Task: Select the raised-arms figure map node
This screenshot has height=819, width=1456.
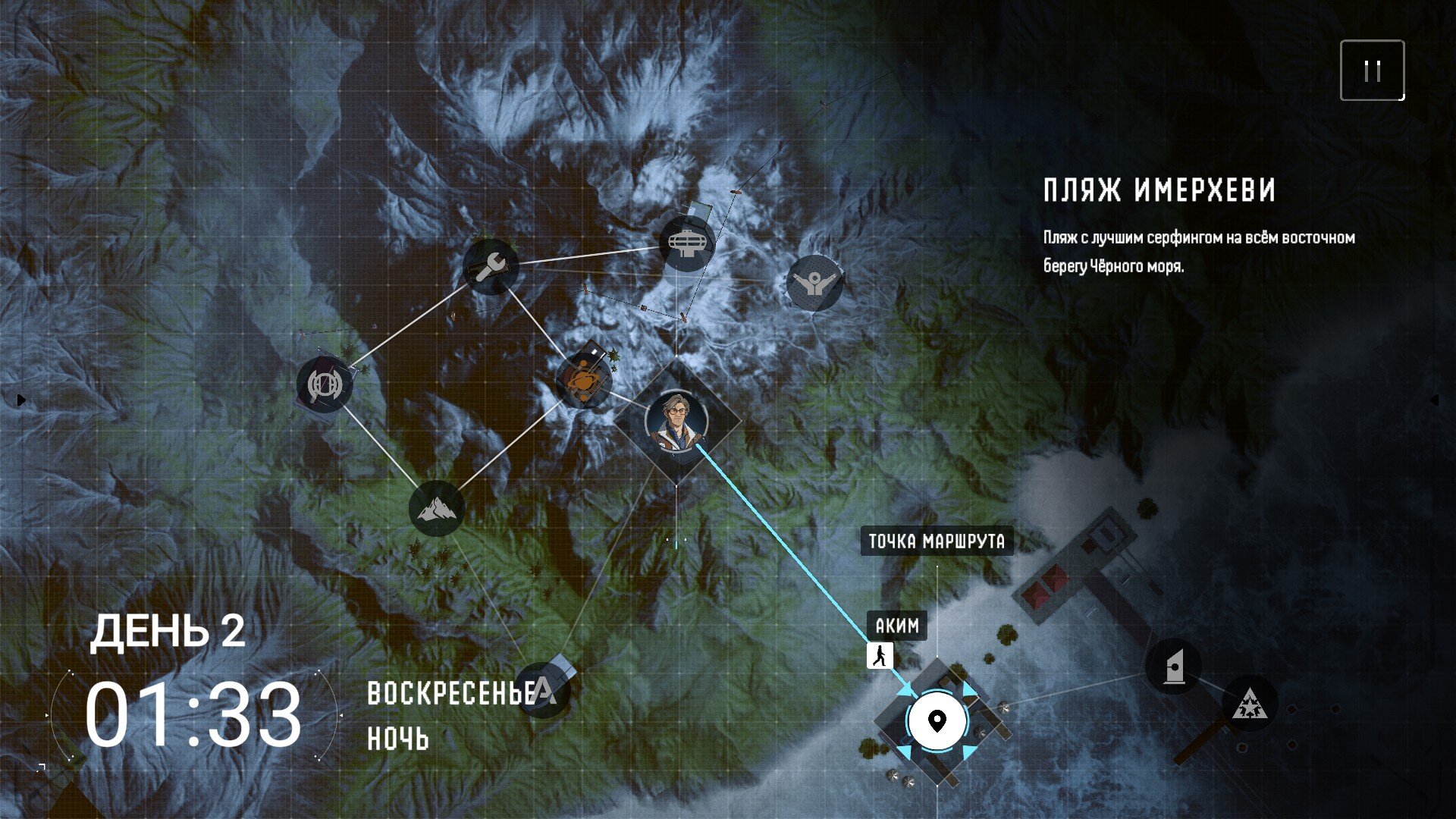Action: [x=814, y=283]
